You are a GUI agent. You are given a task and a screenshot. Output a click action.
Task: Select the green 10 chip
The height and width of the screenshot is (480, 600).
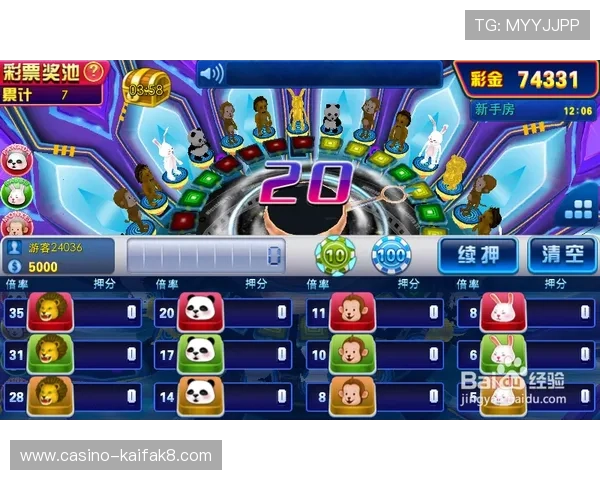334,256
